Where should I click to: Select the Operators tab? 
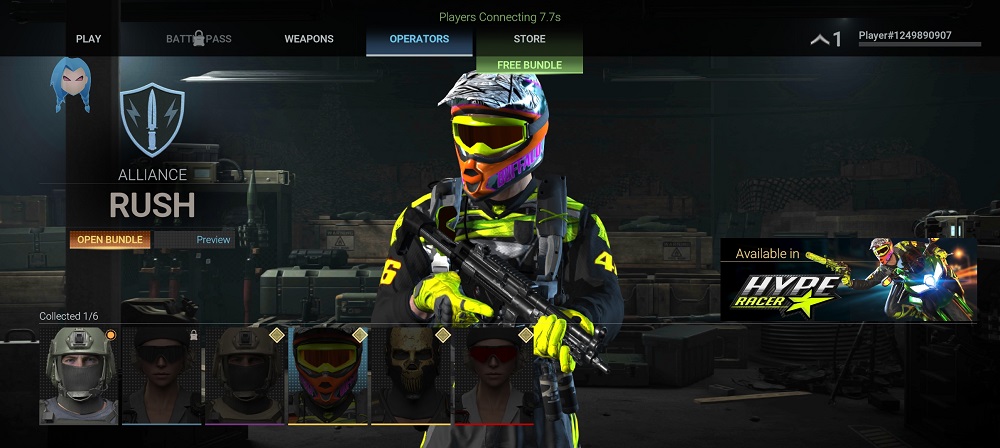pos(419,39)
